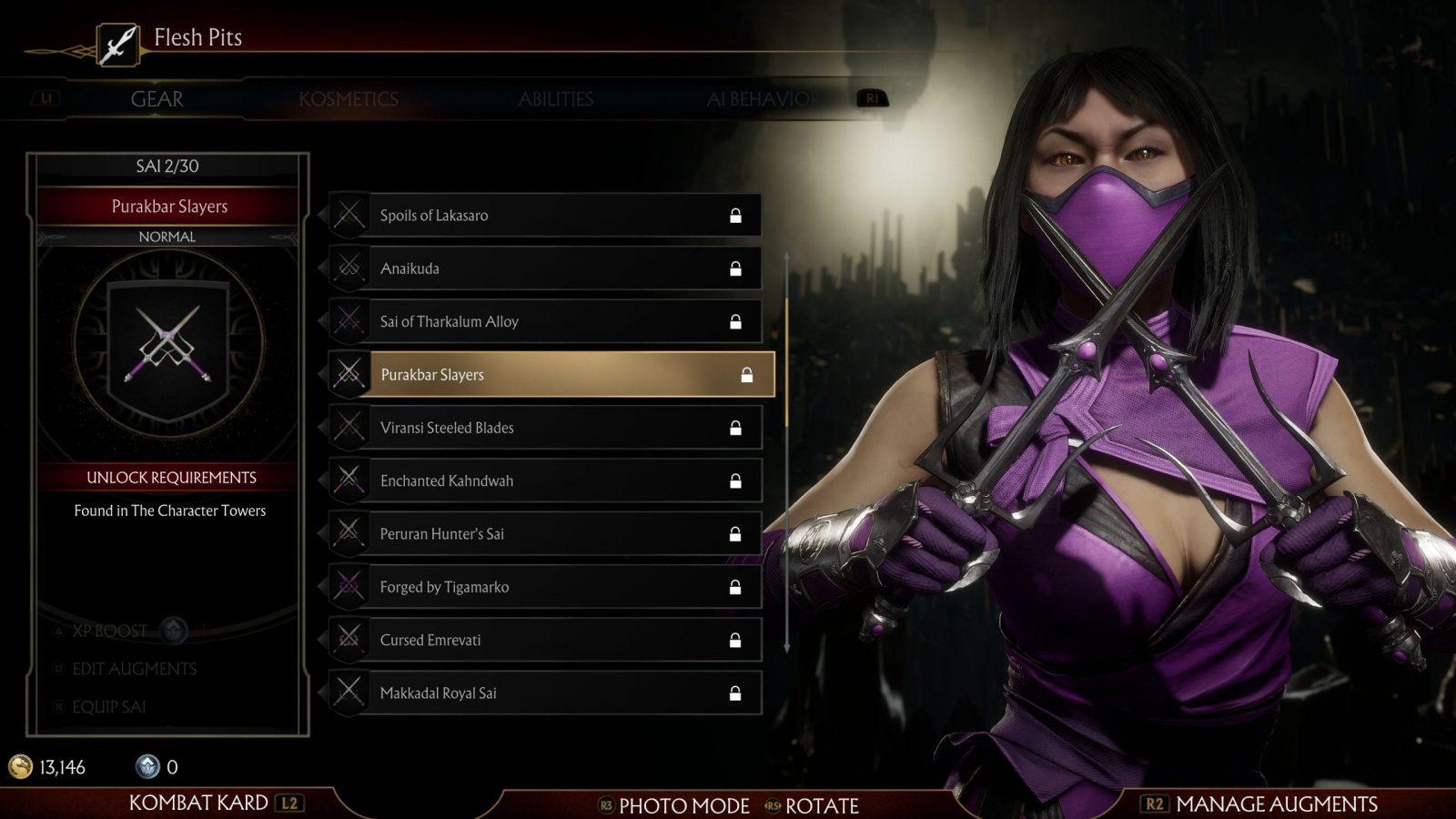Select the Spoils of Lakasaro sai

546,216
